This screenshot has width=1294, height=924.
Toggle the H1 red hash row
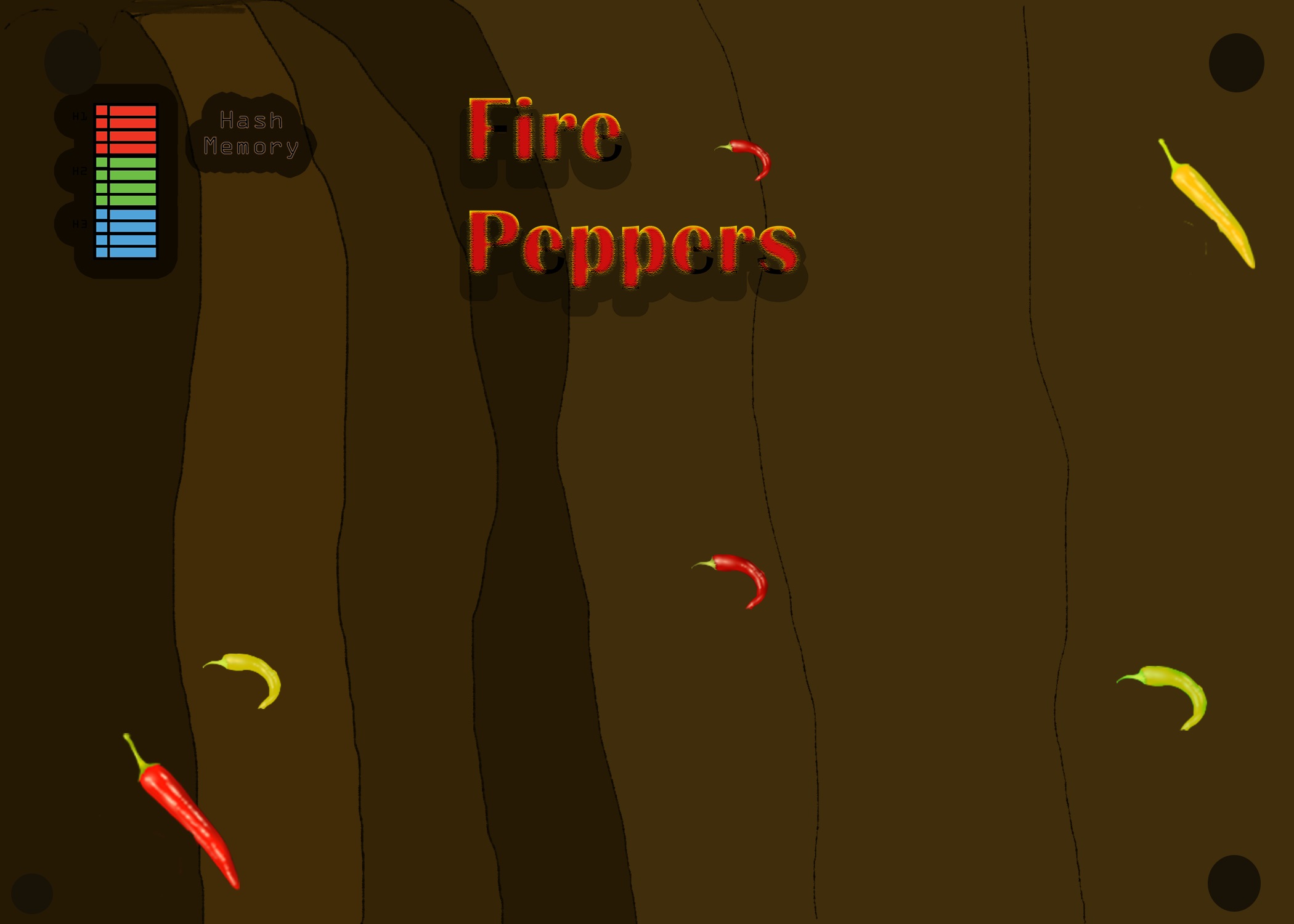click(126, 129)
